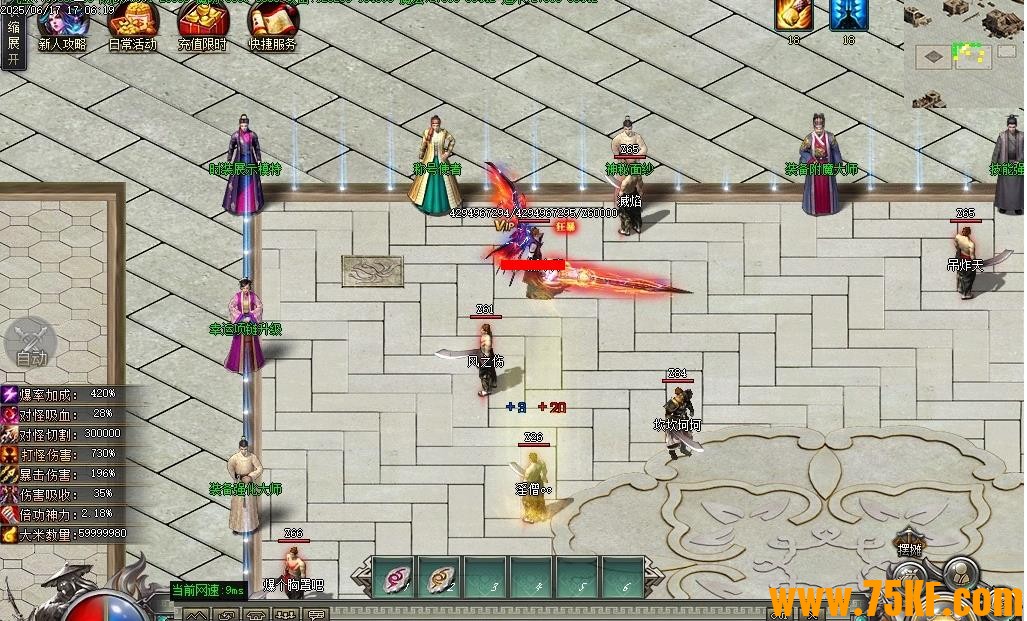1027x621 pixels.
Task: Use the orange swirl item in hotbar slot 2
Action: click(440, 576)
